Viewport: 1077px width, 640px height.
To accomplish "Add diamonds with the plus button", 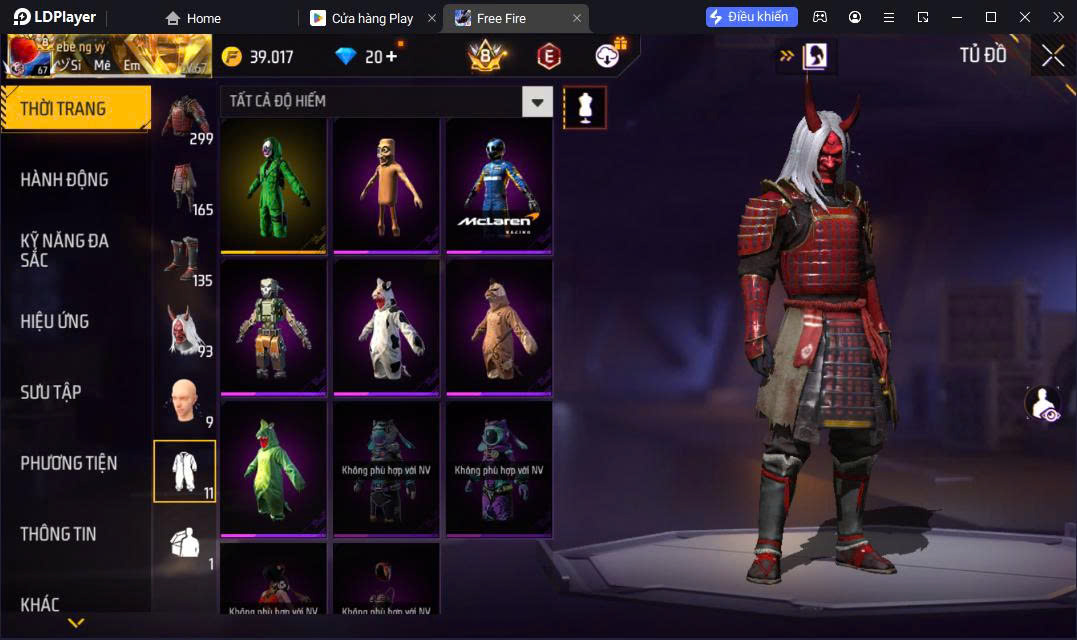I will [390, 57].
